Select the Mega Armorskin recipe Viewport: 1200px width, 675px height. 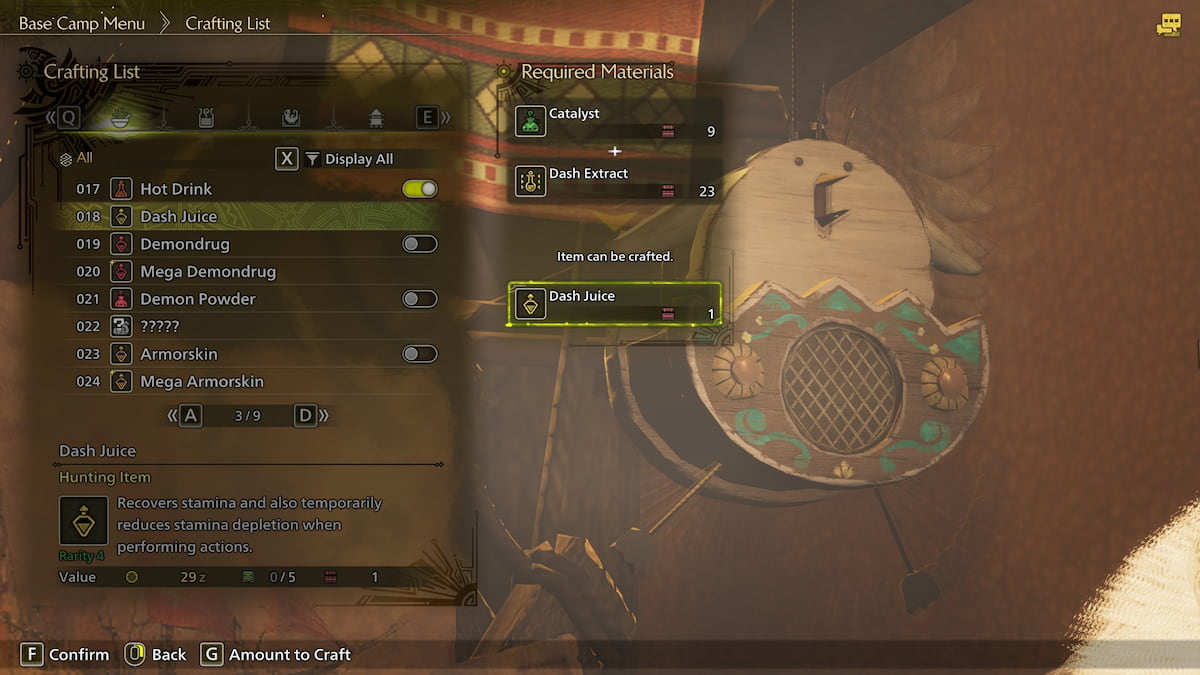point(201,381)
